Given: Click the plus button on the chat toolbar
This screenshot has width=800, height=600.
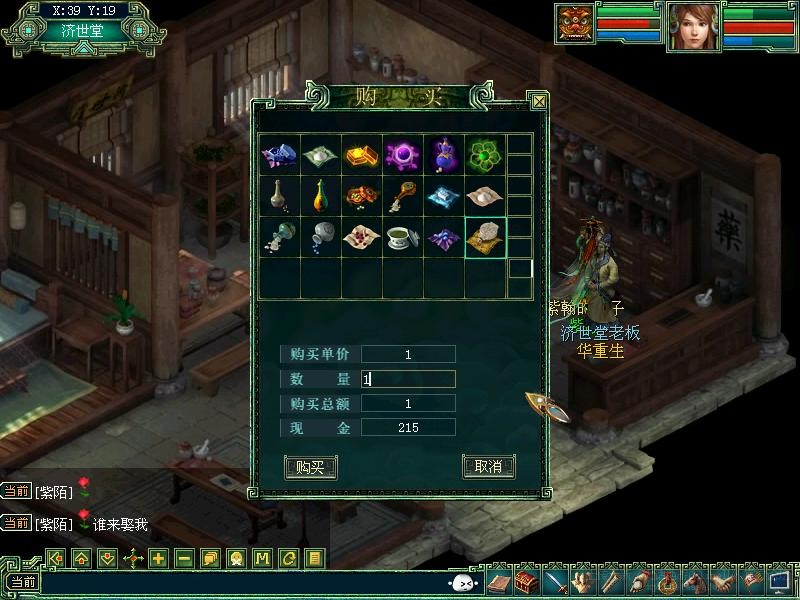Looking at the screenshot, I should pos(158,558).
